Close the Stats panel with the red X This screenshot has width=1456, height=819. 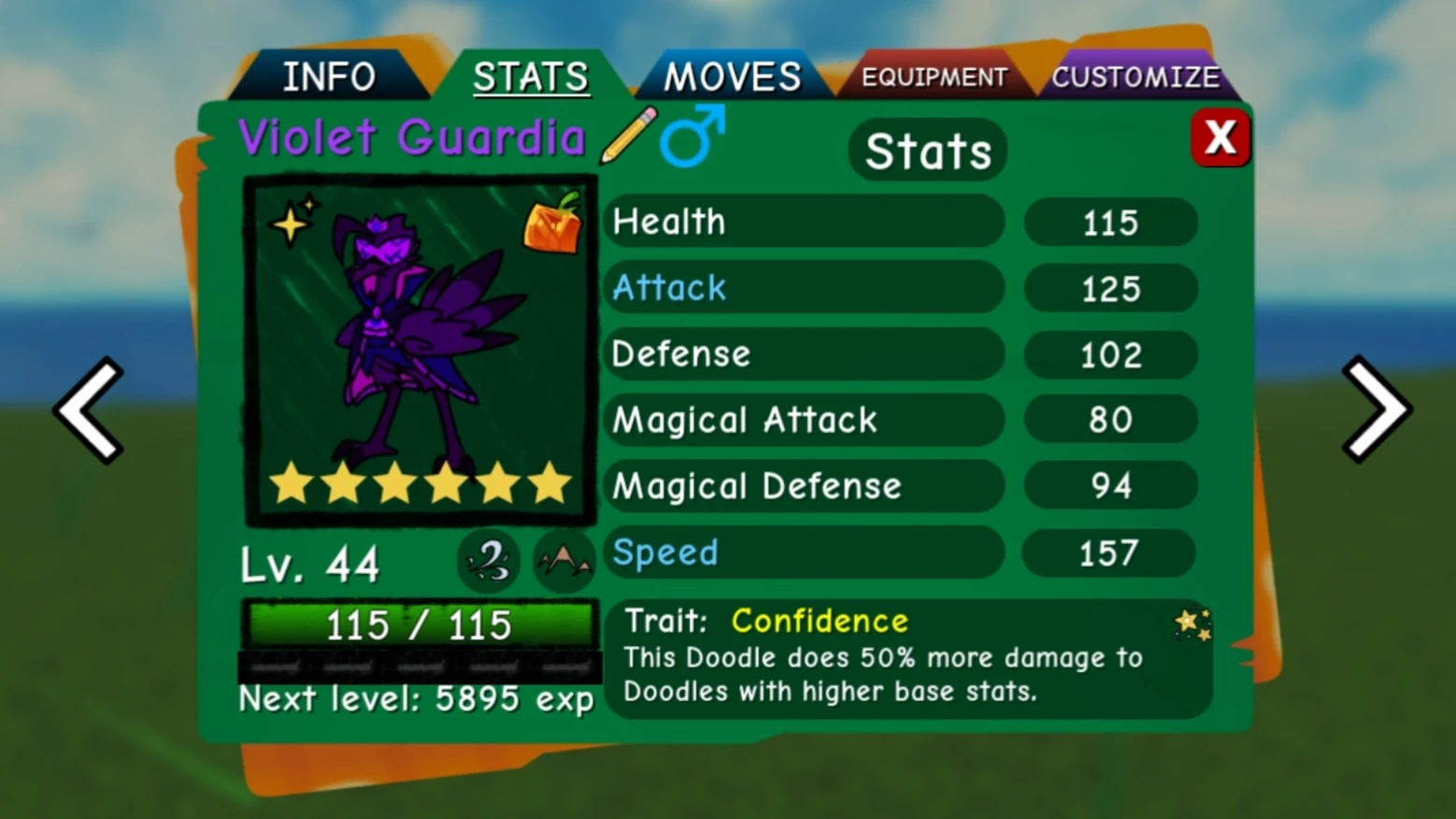coord(1220,137)
